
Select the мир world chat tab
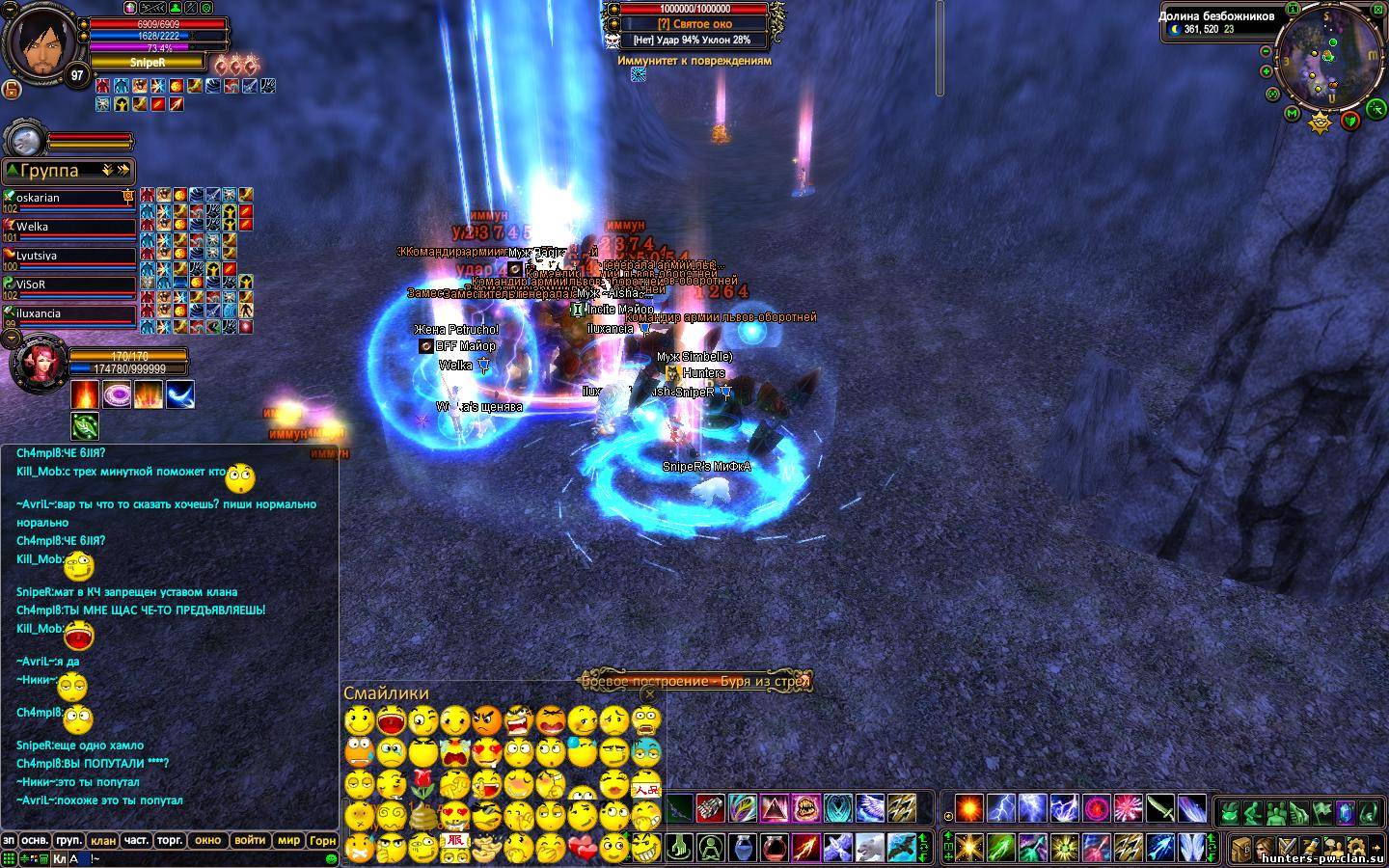[x=288, y=840]
